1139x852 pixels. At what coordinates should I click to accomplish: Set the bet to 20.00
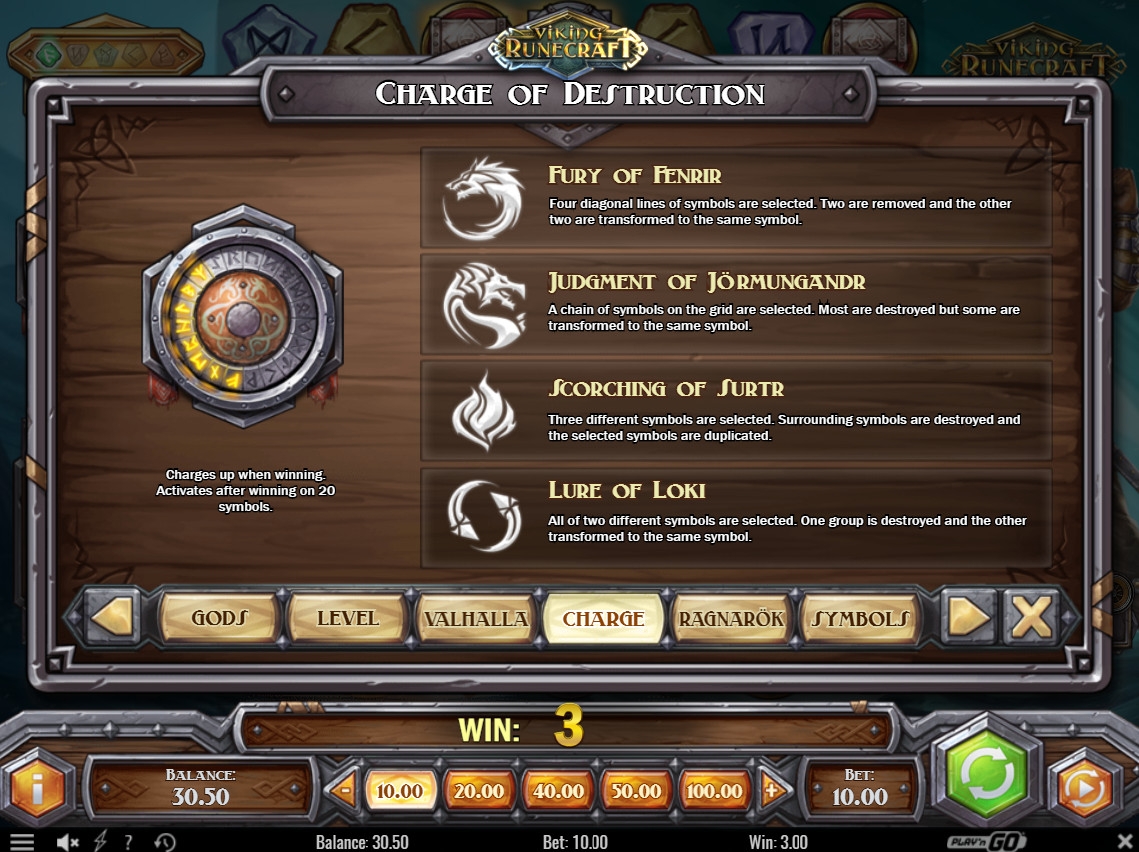pos(479,791)
